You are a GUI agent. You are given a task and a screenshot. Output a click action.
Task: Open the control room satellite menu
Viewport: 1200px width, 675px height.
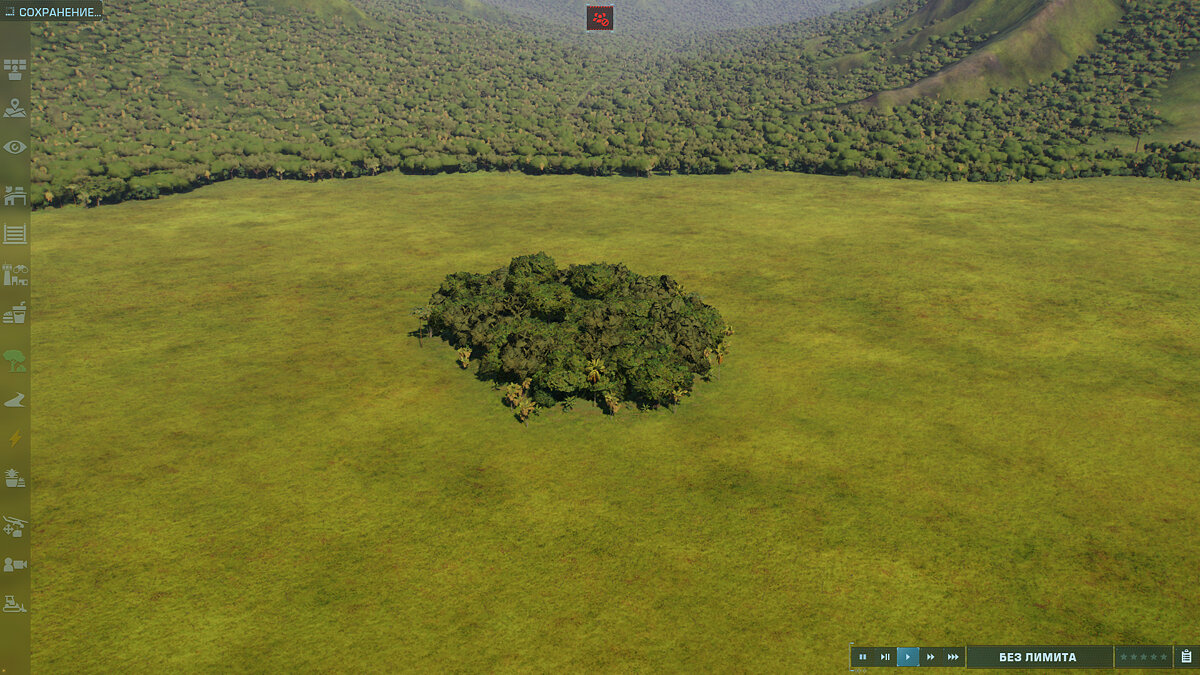coord(15,69)
